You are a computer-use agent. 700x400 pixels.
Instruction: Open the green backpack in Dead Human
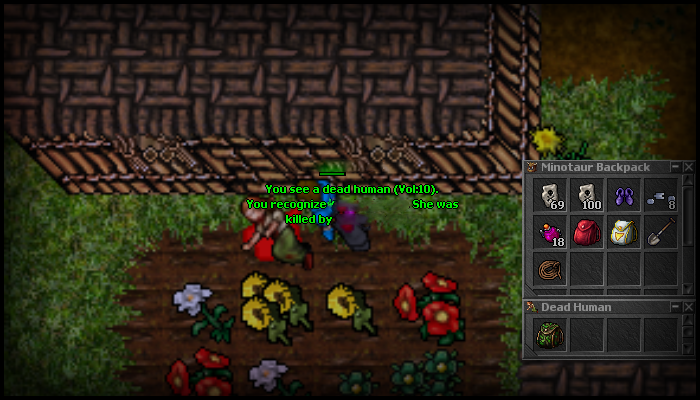click(x=550, y=335)
